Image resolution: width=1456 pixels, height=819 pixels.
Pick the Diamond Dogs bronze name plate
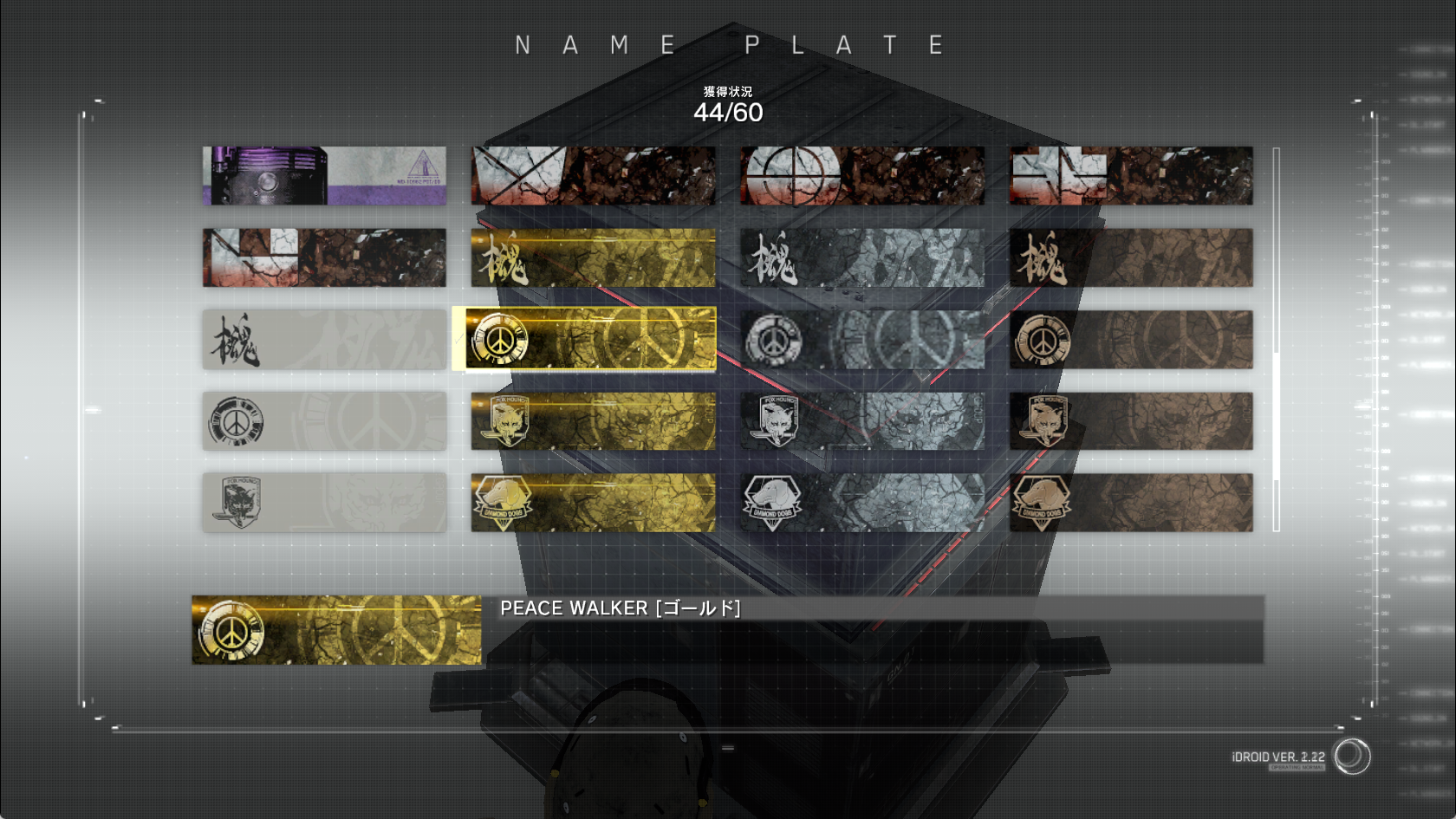point(1130,503)
